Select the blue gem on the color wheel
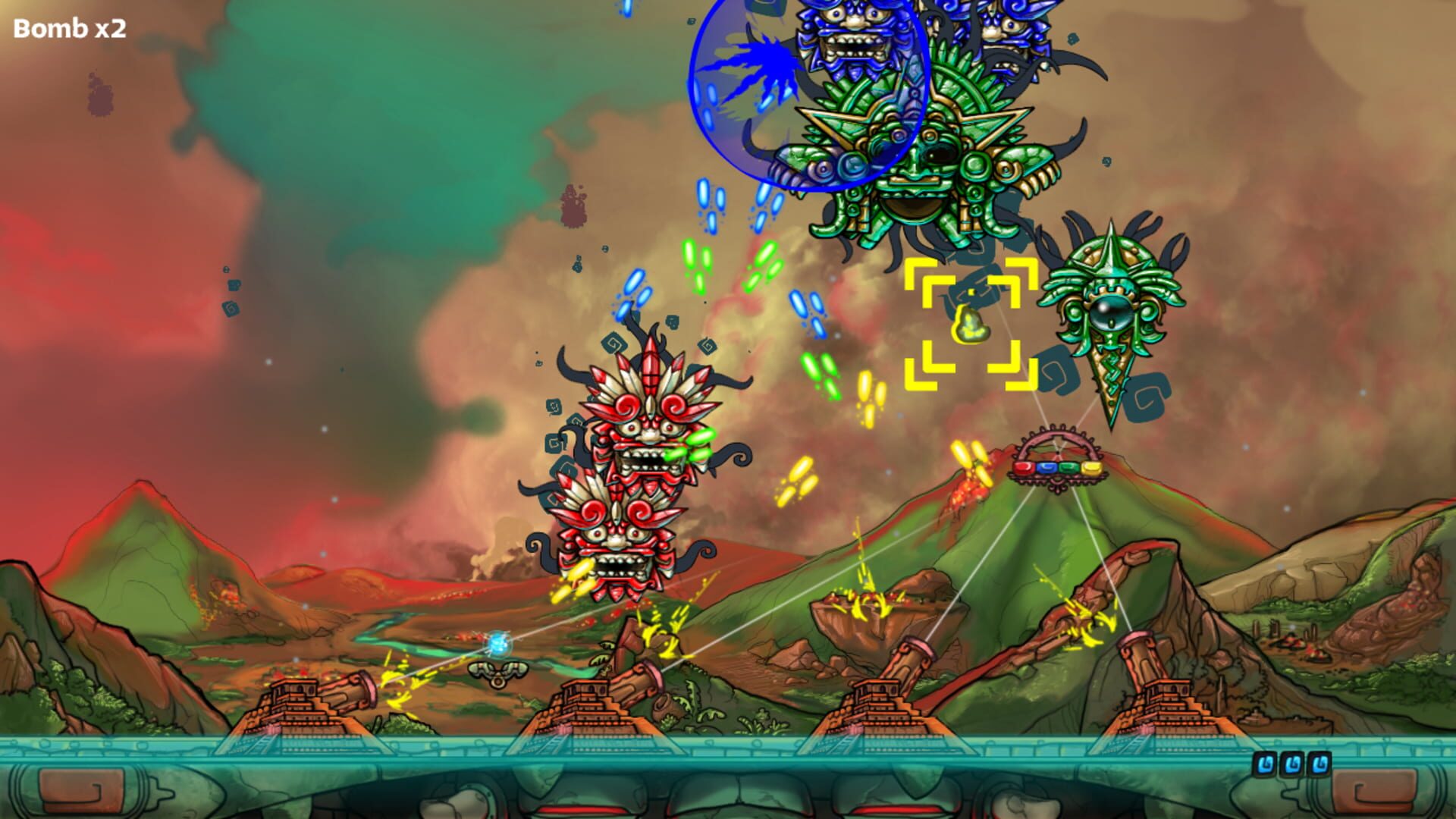The height and width of the screenshot is (819, 1456). click(1046, 468)
